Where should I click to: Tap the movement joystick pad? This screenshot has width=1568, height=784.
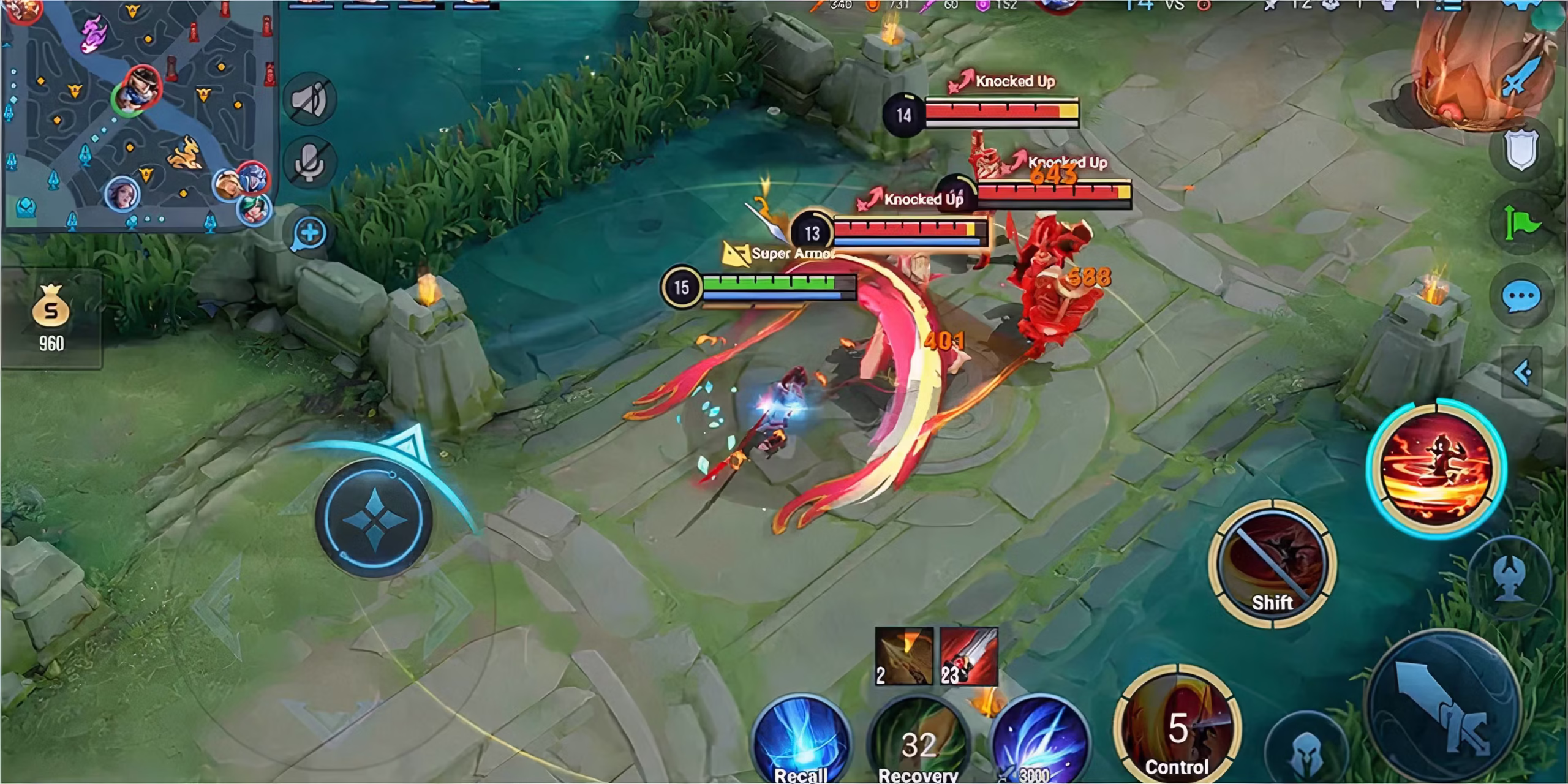pos(374,518)
